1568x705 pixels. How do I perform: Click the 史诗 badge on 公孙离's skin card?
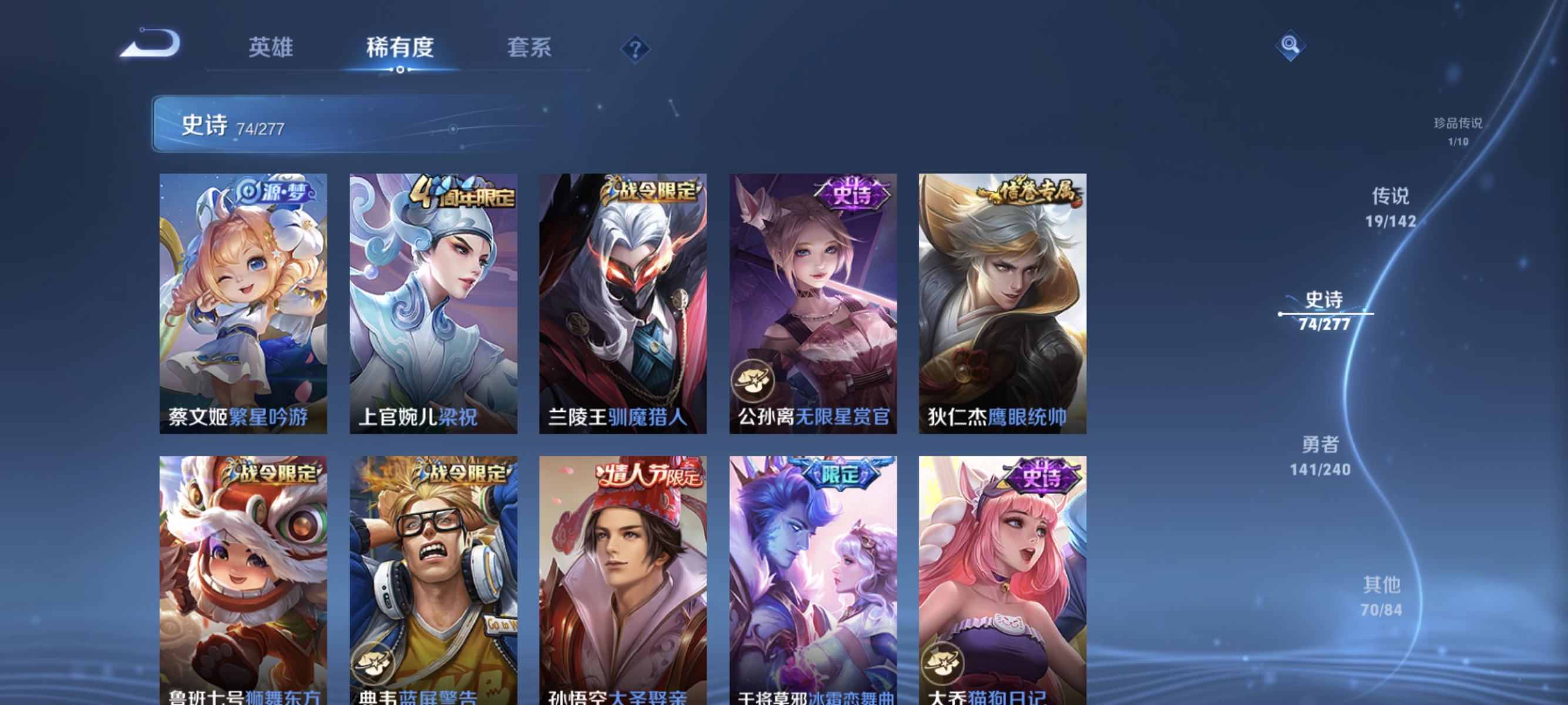pyautogui.click(x=851, y=194)
